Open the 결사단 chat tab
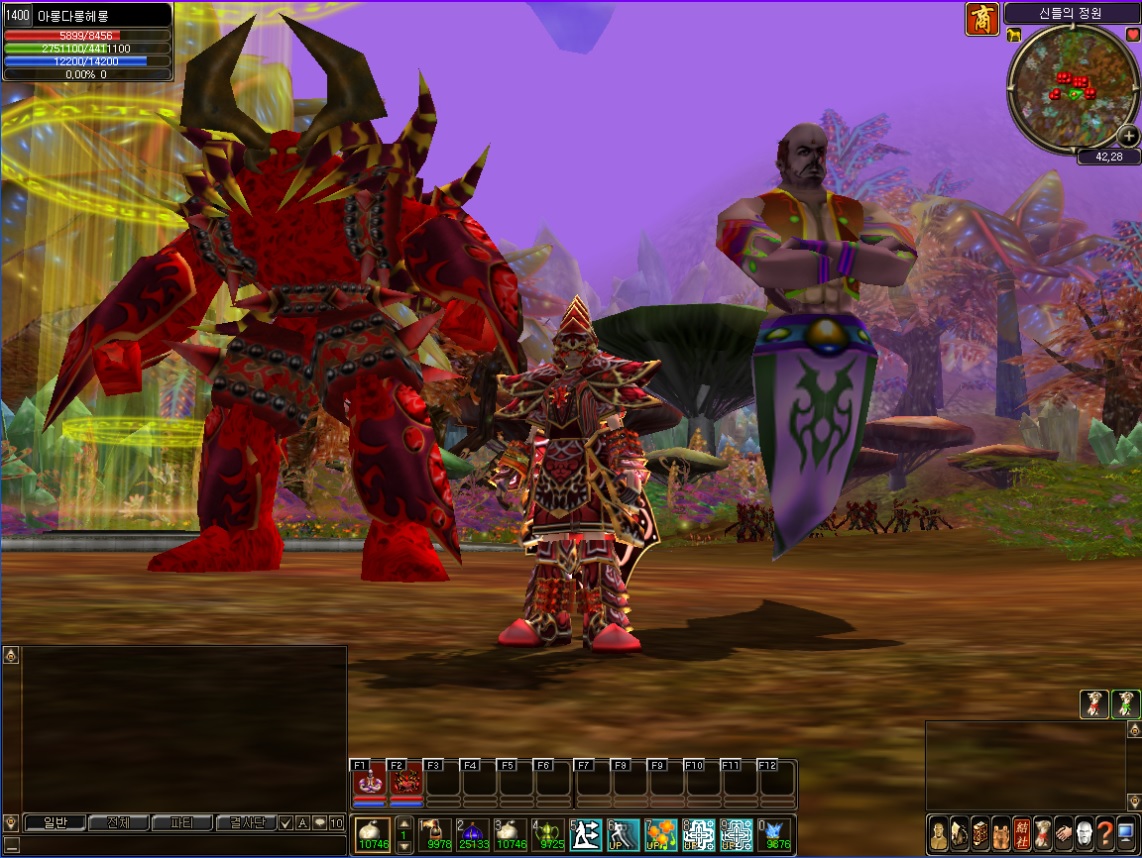This screenshot has width=1142, height=858. coord(245,823)
